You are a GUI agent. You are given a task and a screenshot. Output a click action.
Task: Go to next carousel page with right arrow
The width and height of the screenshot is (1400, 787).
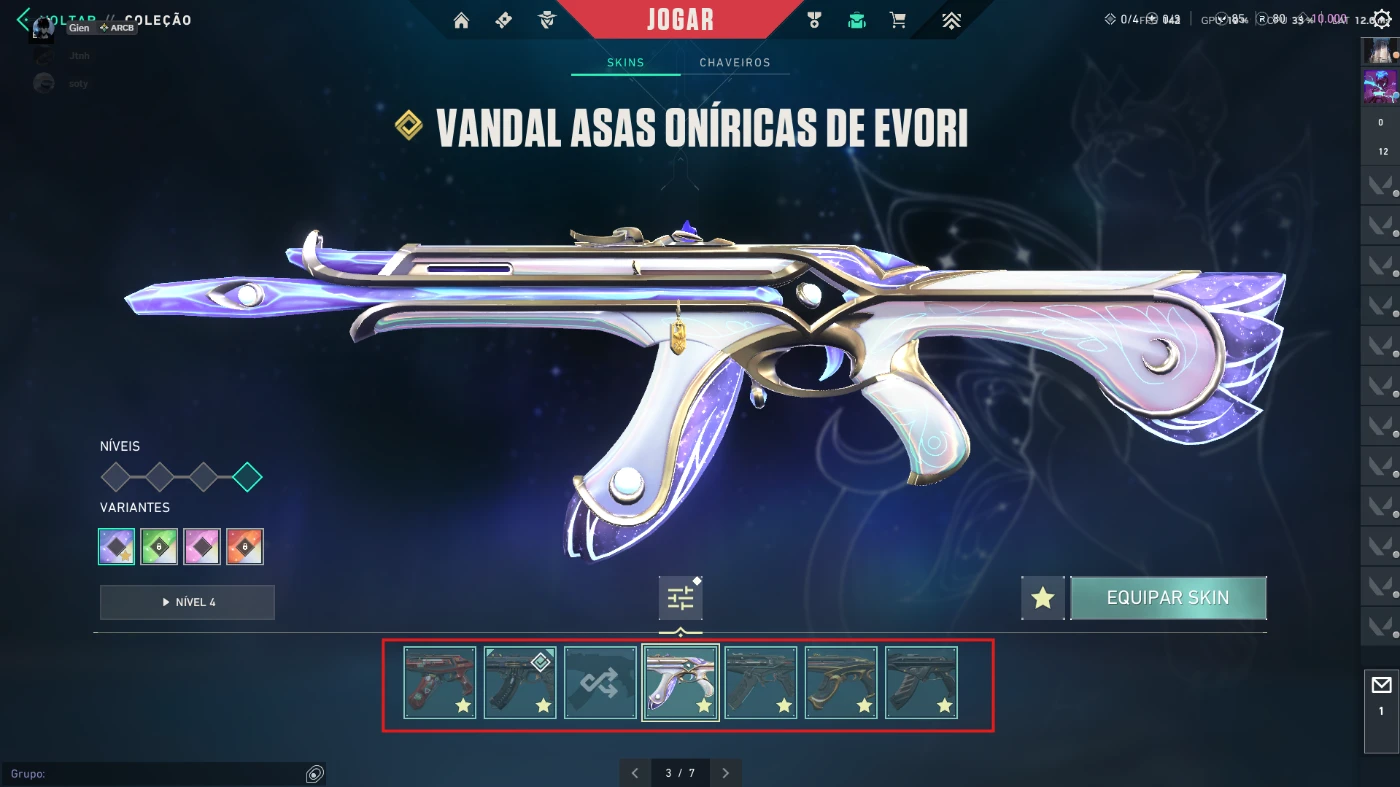point(726,772)
